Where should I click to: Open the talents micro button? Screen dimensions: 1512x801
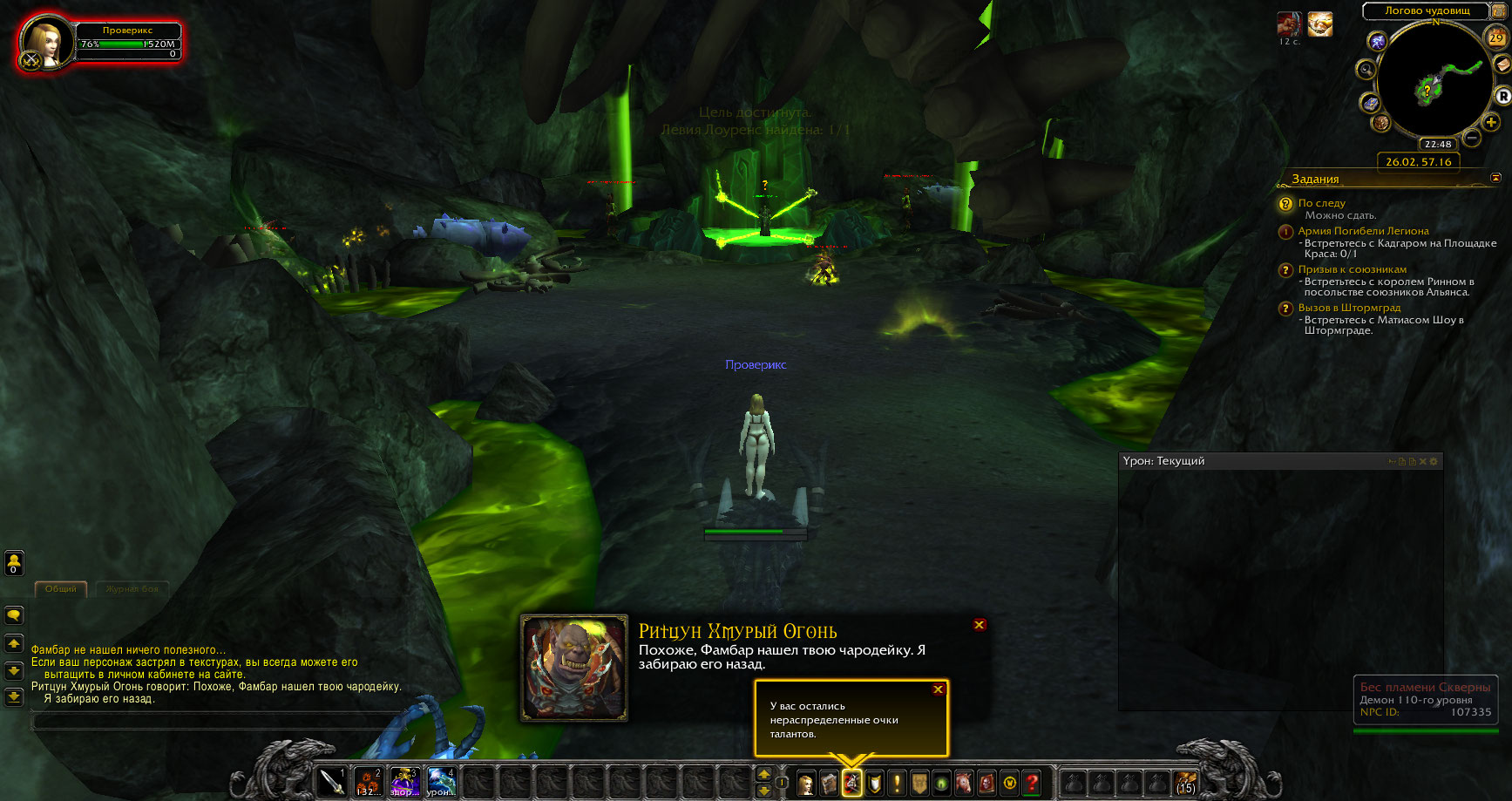[851, 783]
